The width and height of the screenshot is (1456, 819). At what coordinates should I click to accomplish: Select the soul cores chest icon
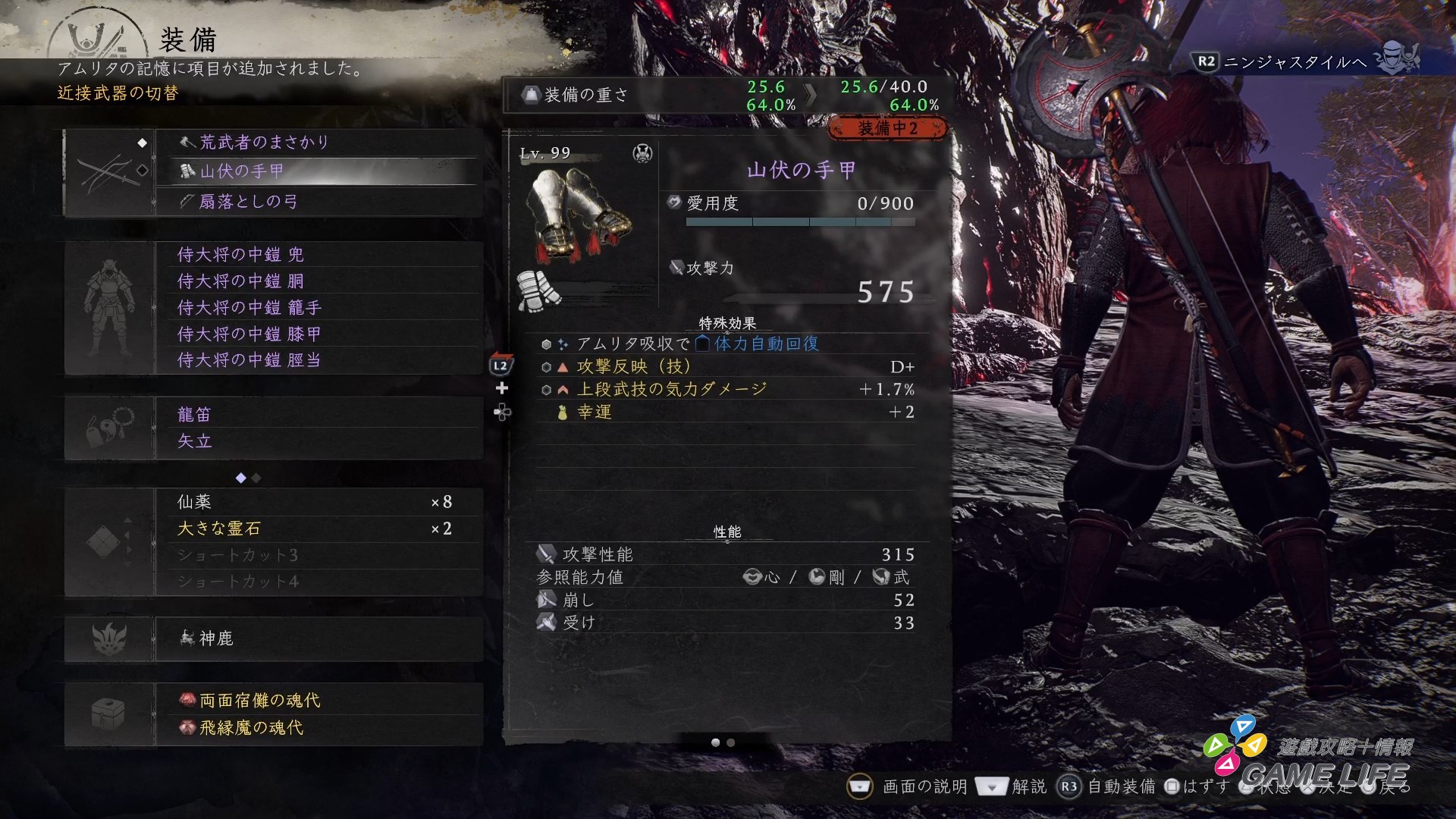click(110, 713)
